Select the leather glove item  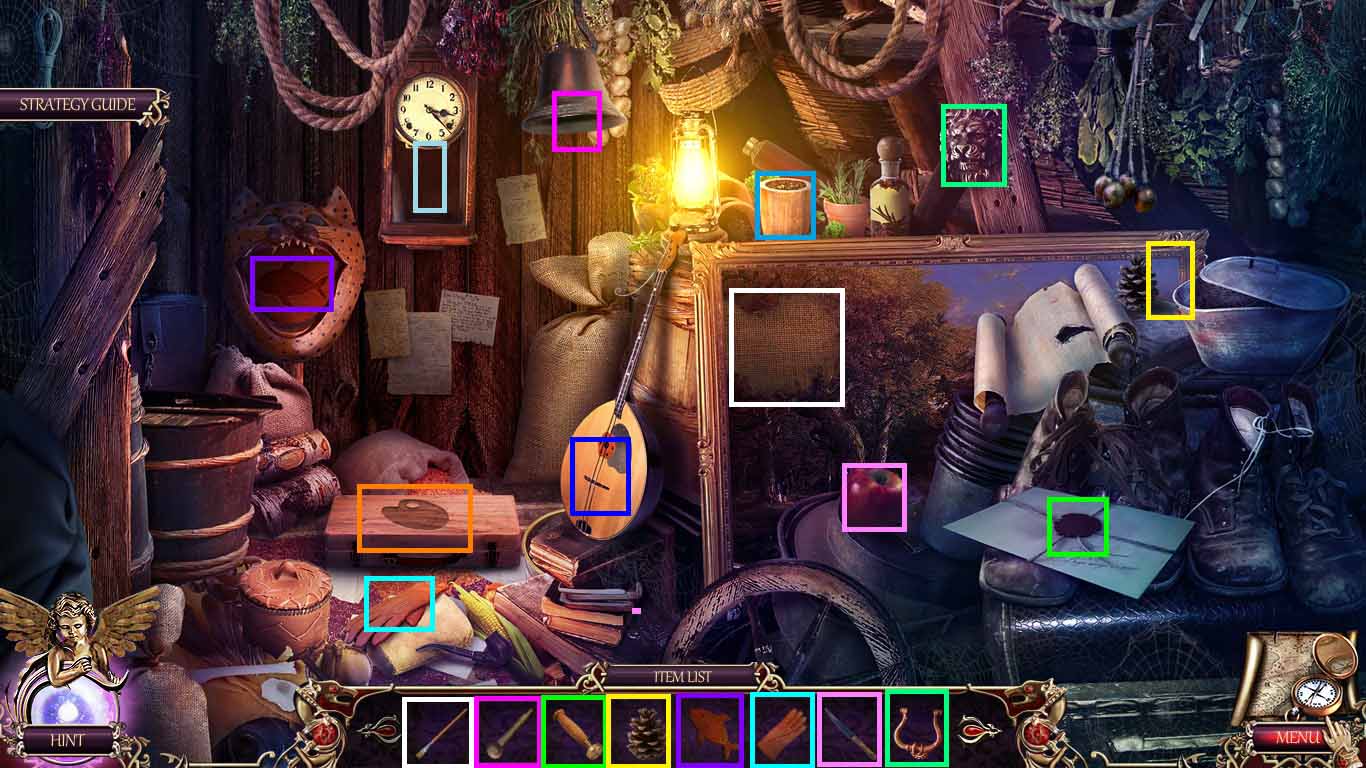coord(782,730)
